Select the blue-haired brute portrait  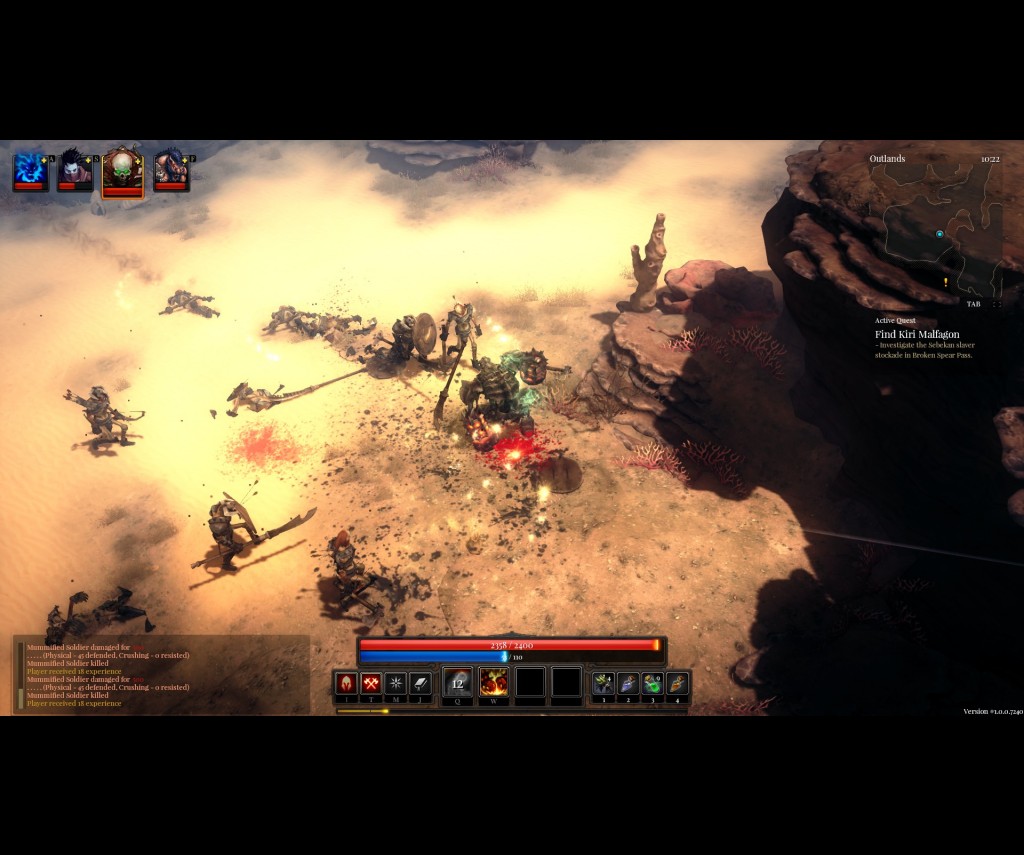pyautogui.click(x=171, y=170)
